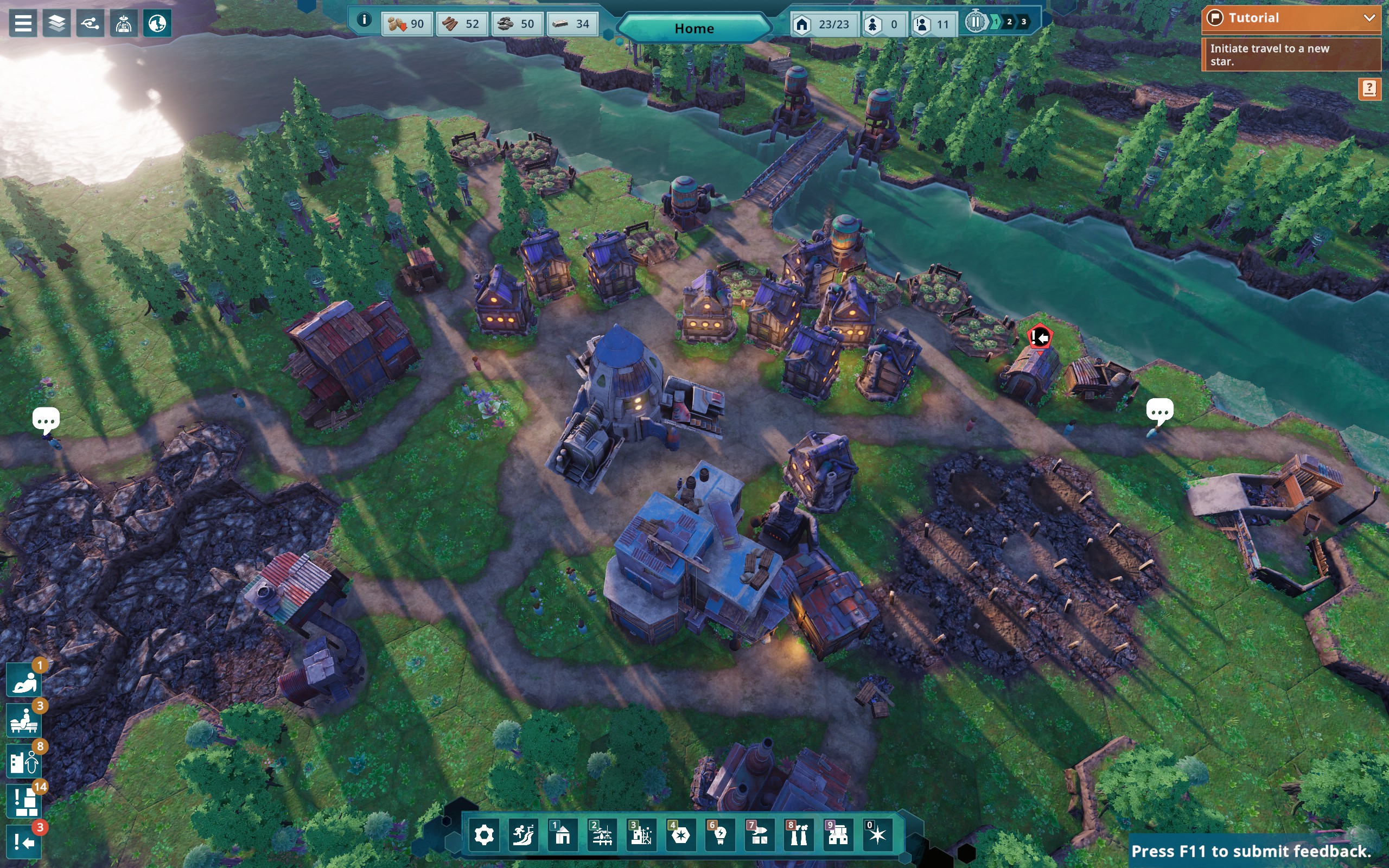Select the Home location banner
The image size is (1389, 868).
[x=694, y=28]
